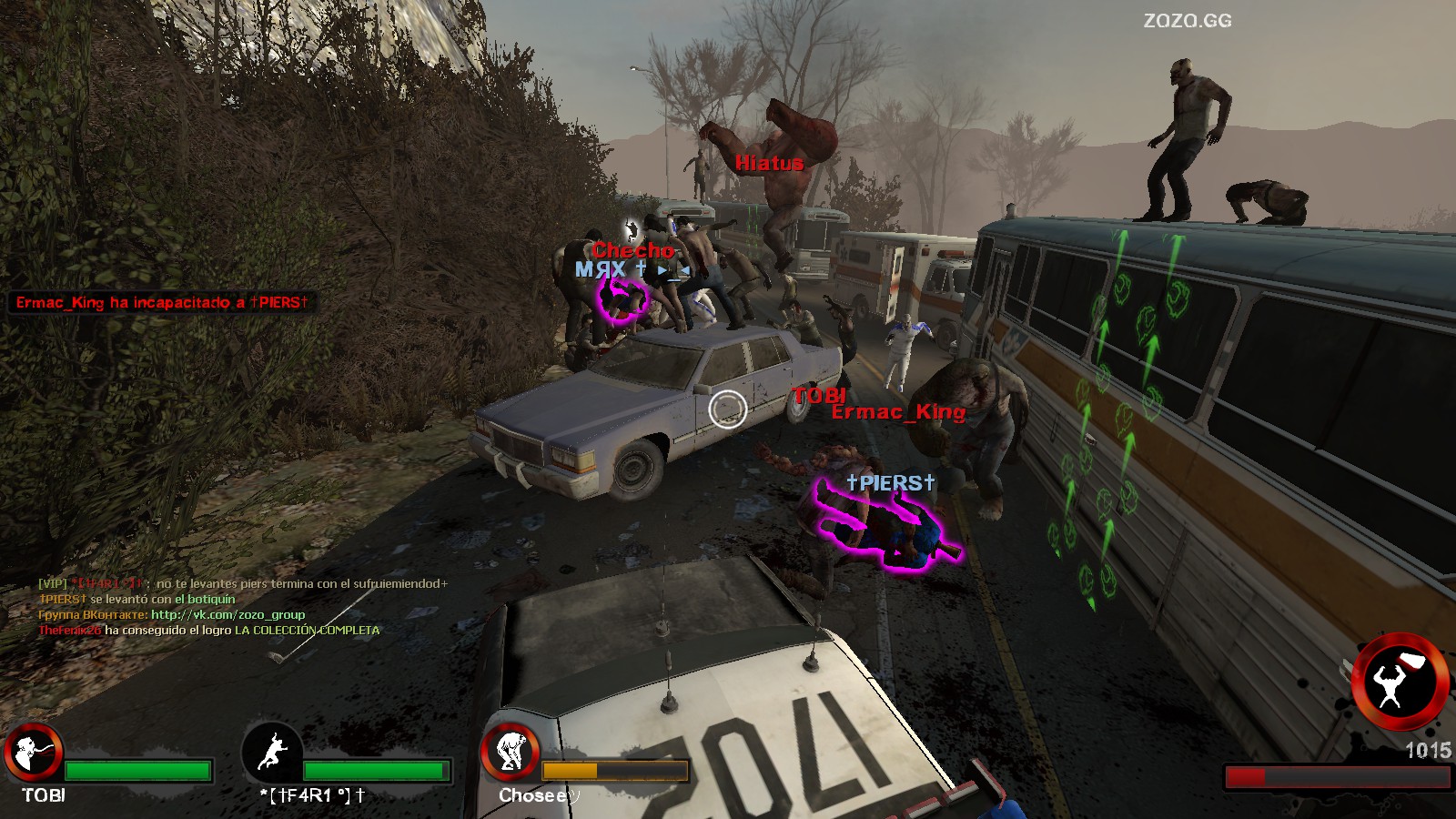Click the ZOZO.GG server watermark
The width and height of the screenshot is (1456, 819).
click(x=1187, y=20)
